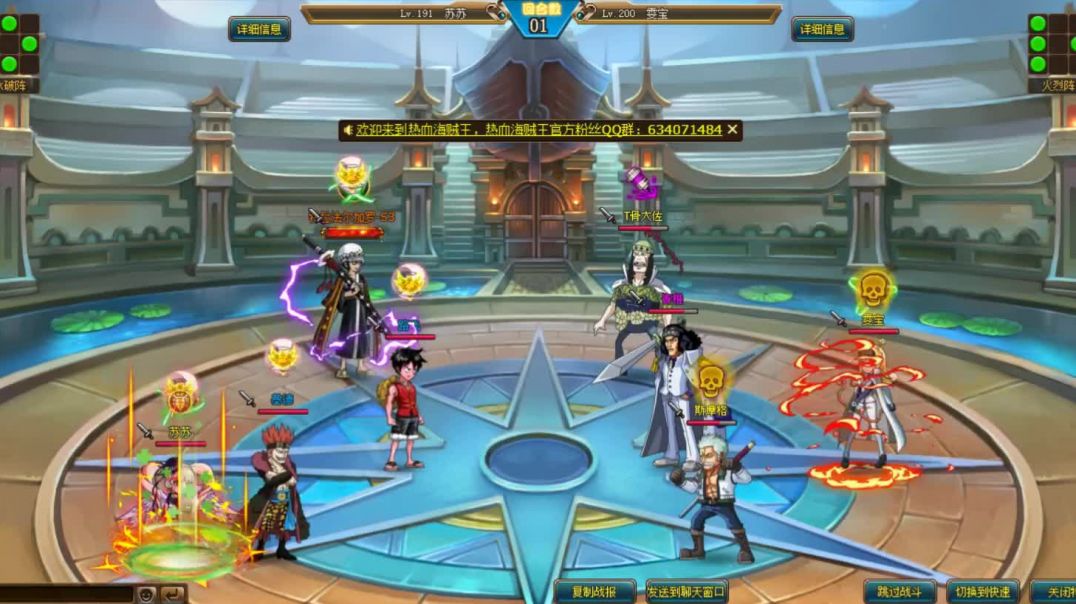Copy the battle report with 复制战报

595,592
